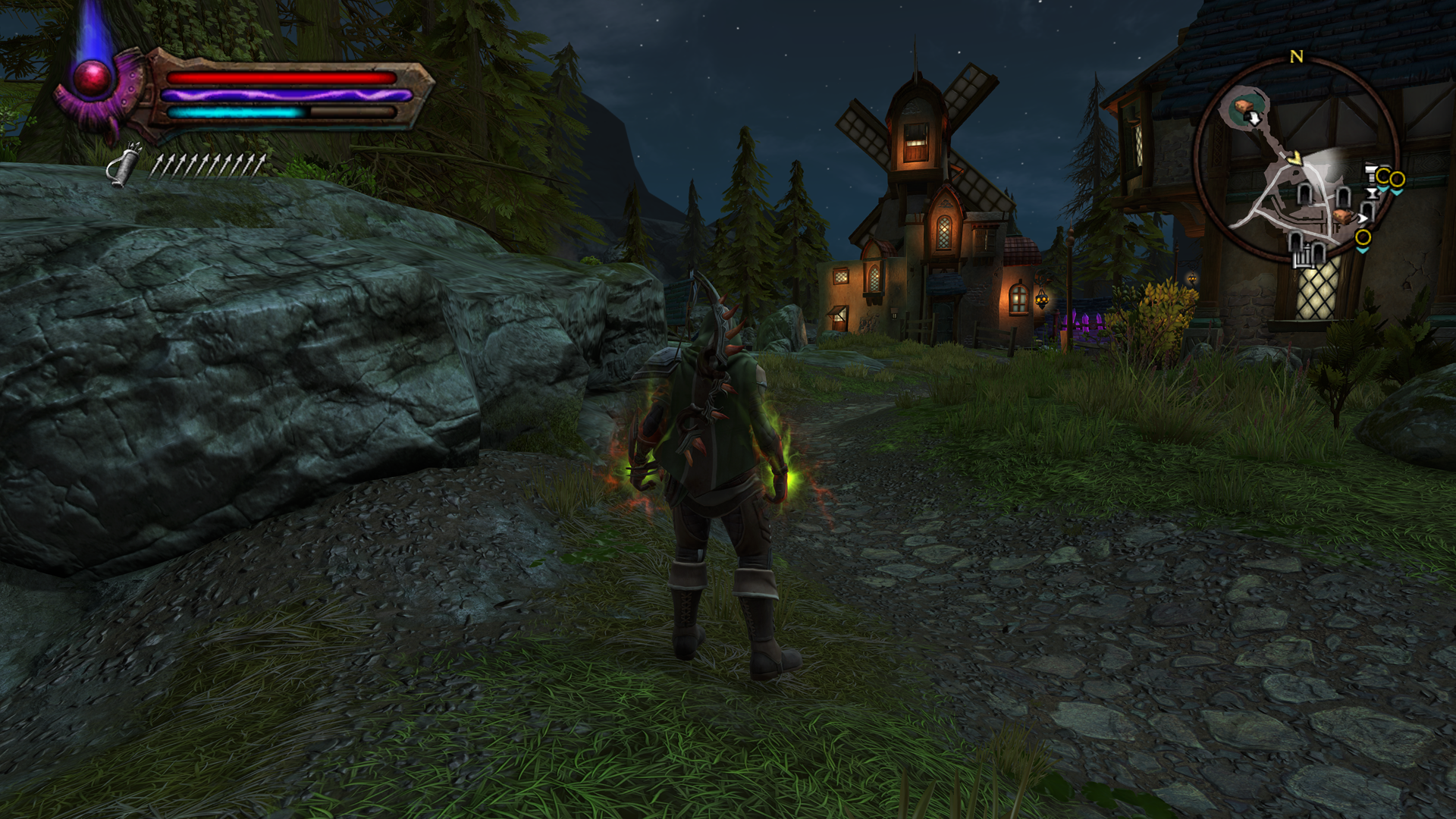Select the white down-arrow minimap marker

coord(1254,118)
